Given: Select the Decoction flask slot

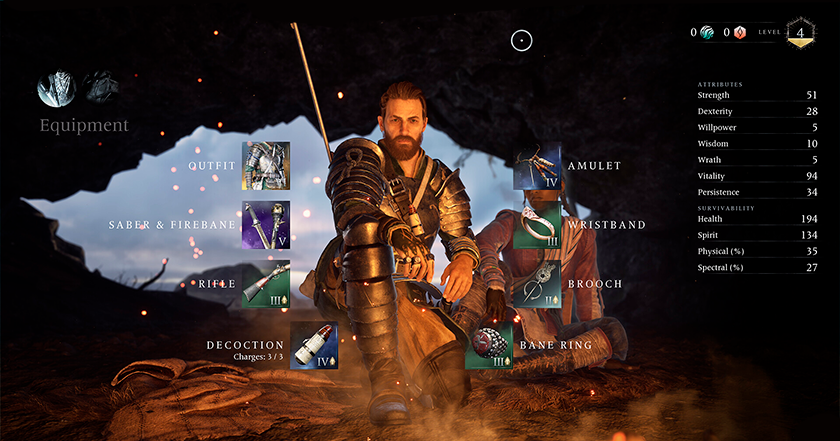Looking at the screenshot, I should (313, 346).
